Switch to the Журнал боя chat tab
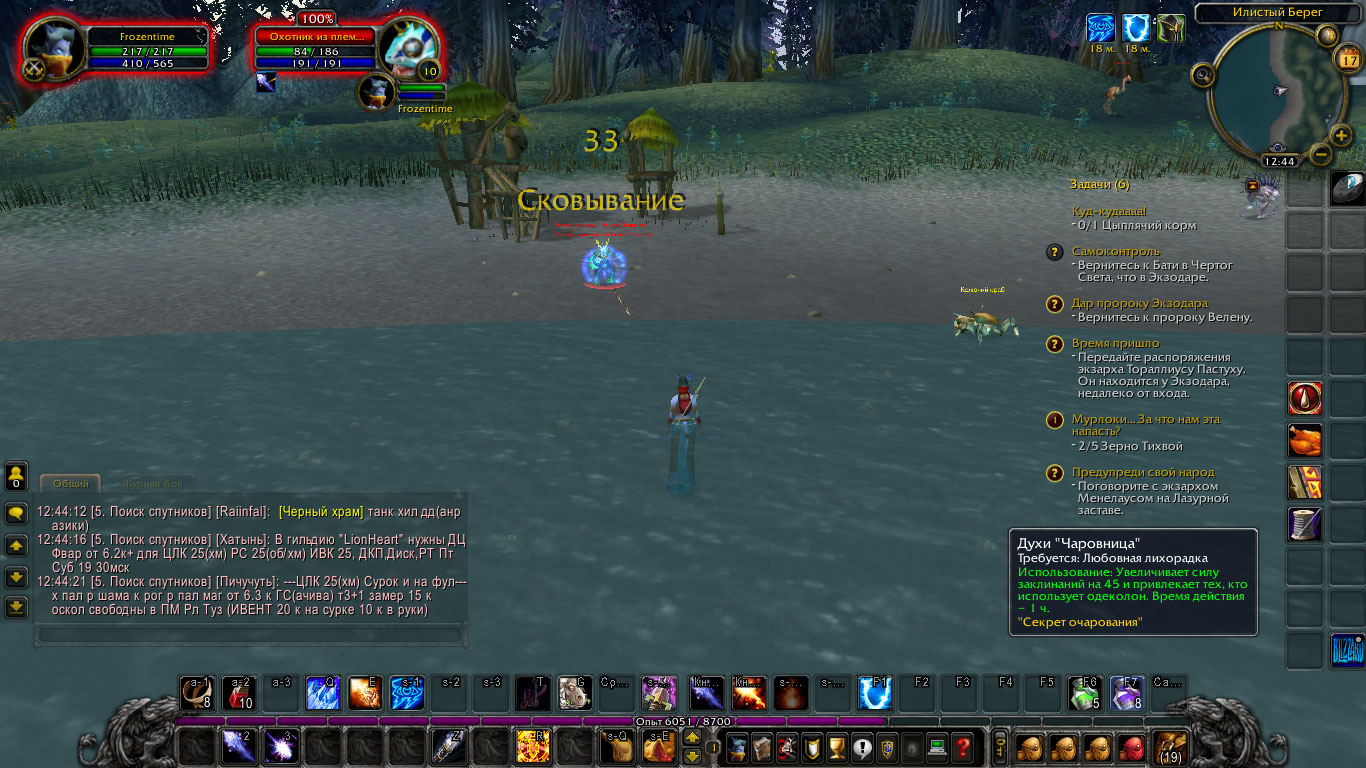The image size is (1366, 768). coord(152,484)
